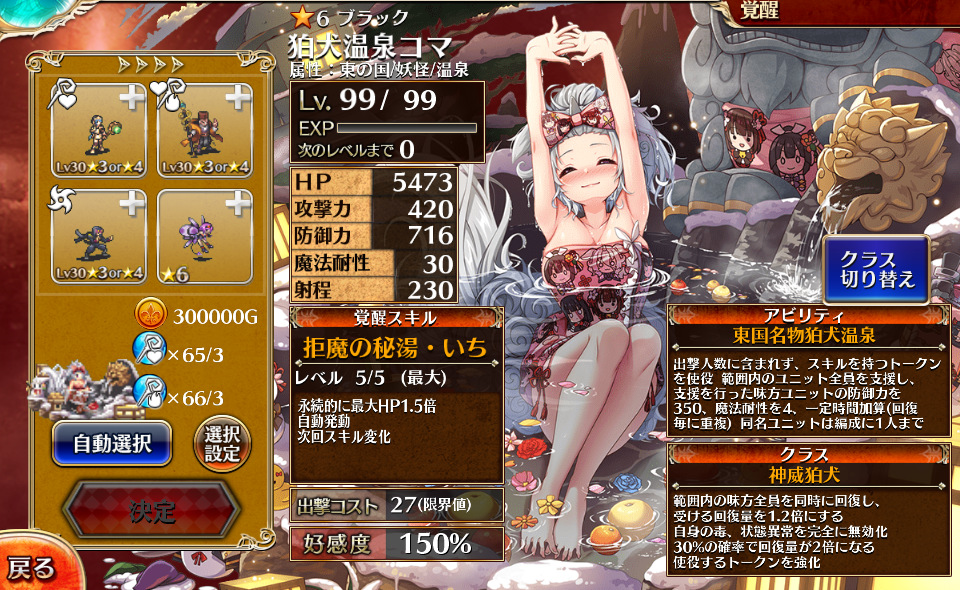960x590 pixels.
Task: View the 覚醒スキル skill panel
Action: (395, 395)
